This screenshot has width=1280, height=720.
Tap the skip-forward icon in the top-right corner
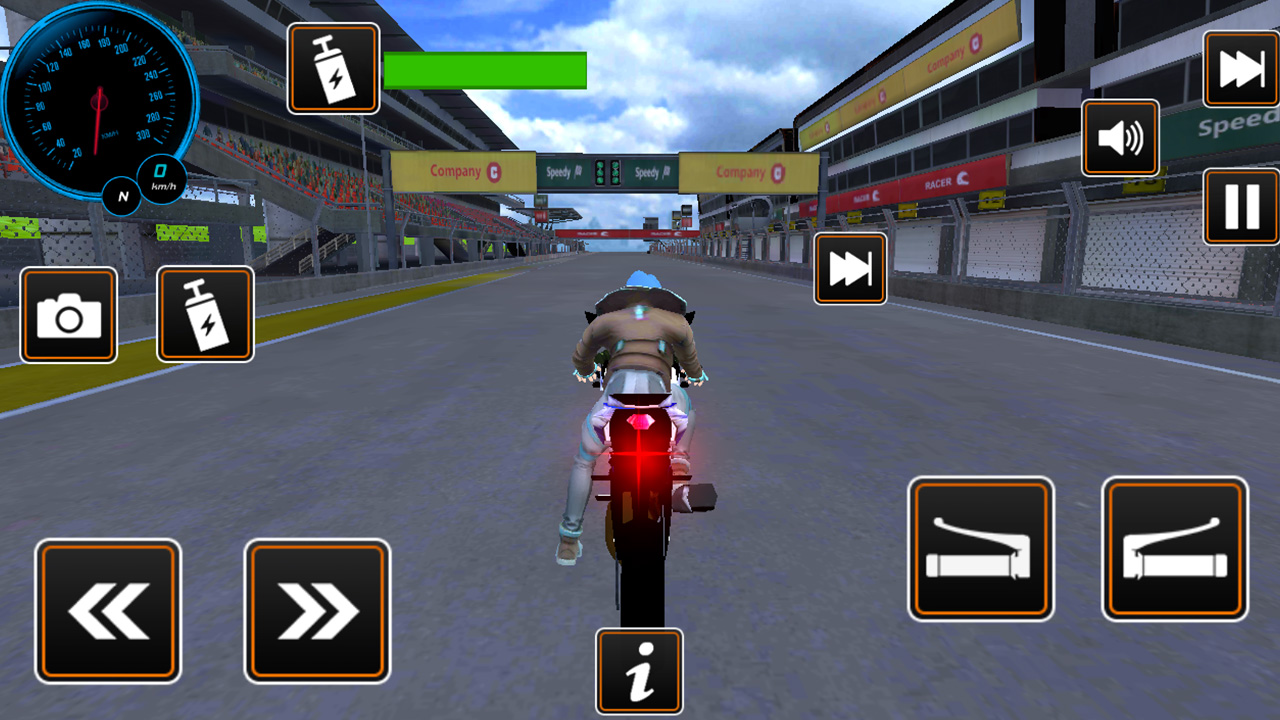[1240, 68]
